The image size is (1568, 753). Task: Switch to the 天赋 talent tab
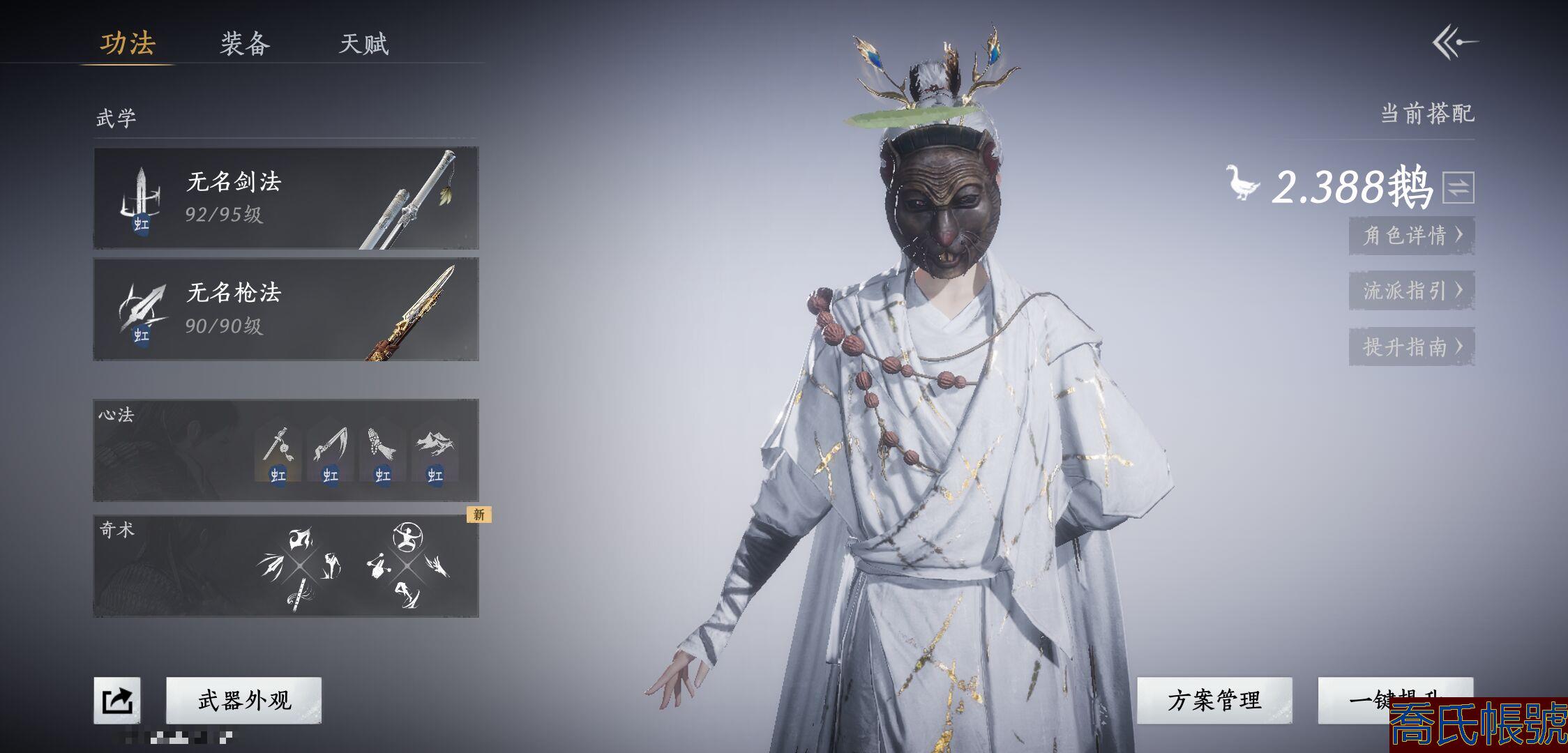coord(363,44)
